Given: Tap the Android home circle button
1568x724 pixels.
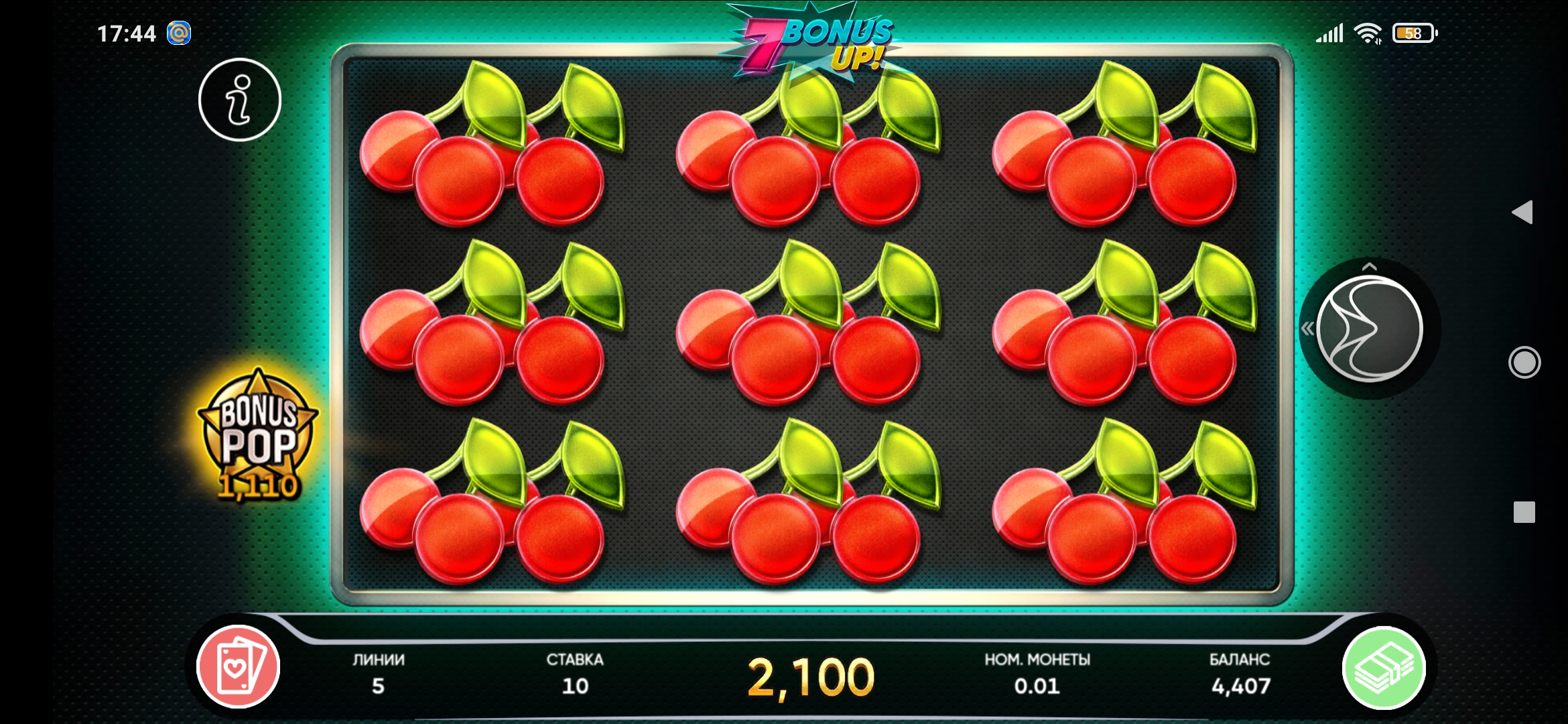Looking at the screenshot, I should click(x=1524, y=363).
